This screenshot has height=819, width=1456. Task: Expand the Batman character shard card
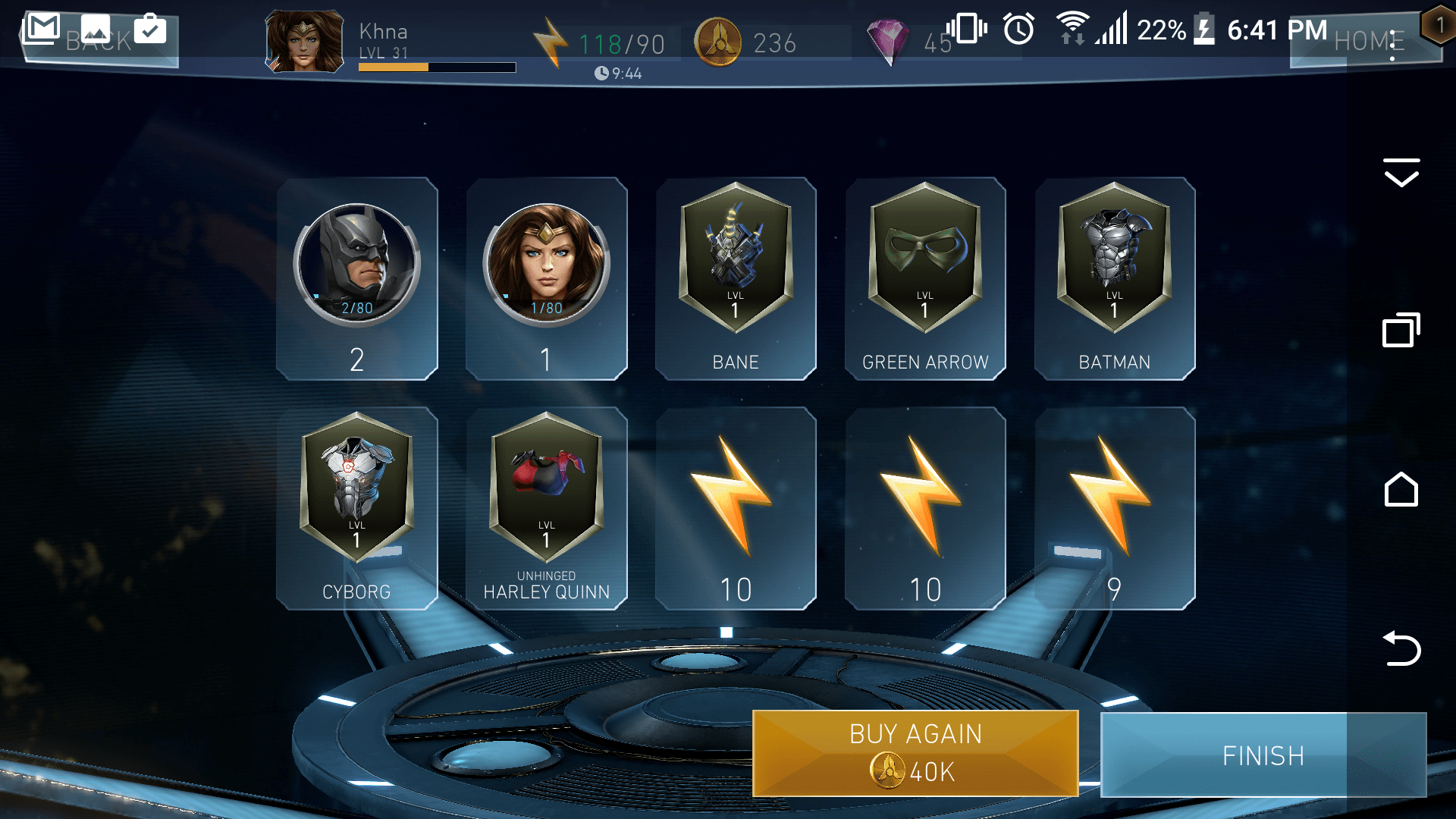click(x=357, y=277)
